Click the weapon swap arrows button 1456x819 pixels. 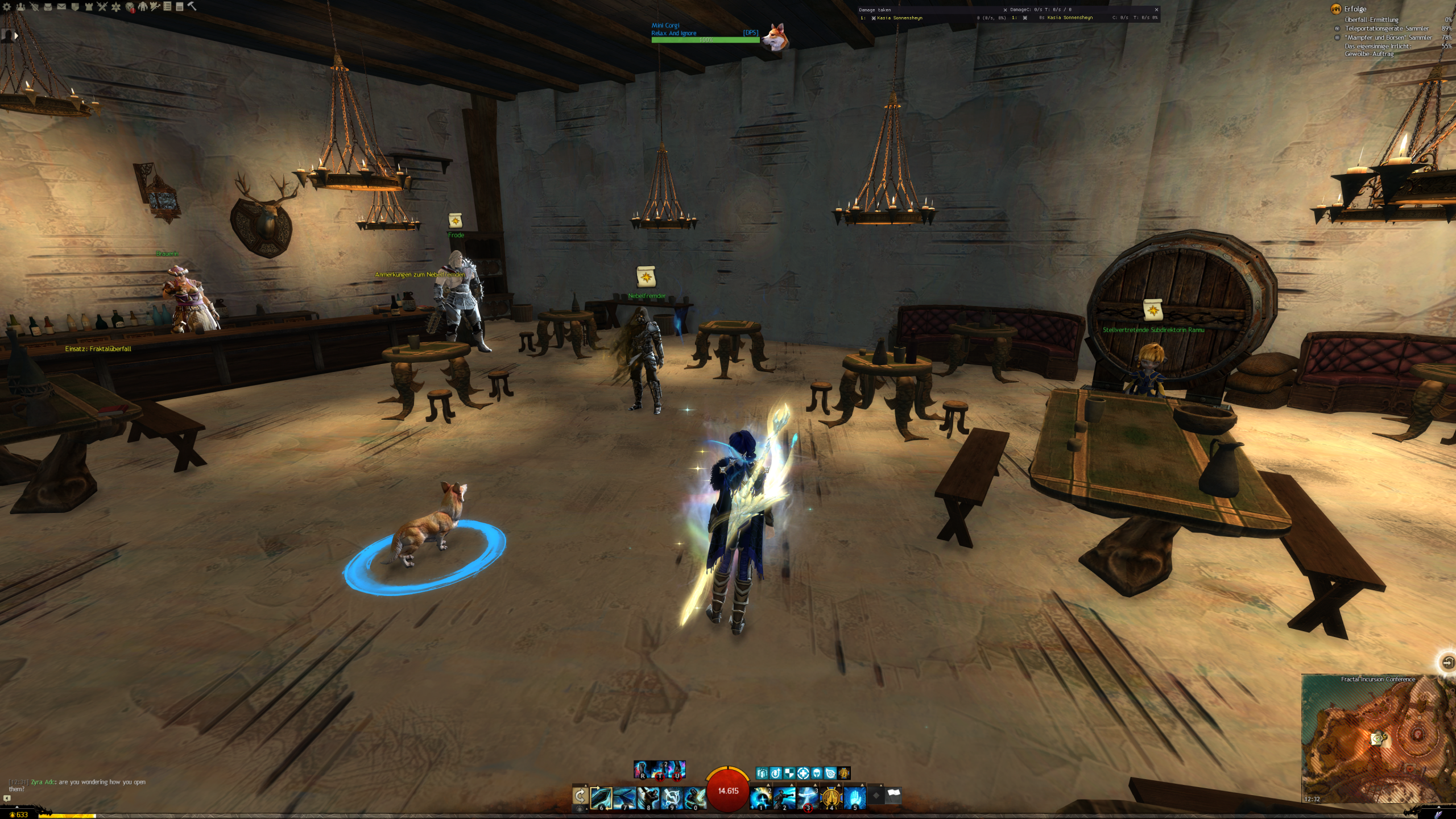pyautogui.click(x=580, y=796)
